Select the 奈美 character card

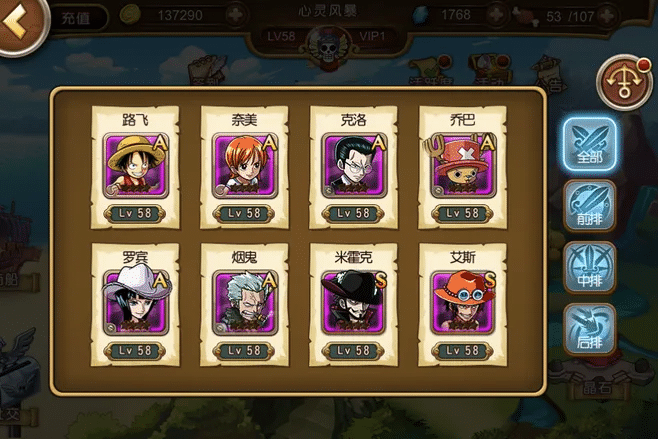(x=244, y=167)
